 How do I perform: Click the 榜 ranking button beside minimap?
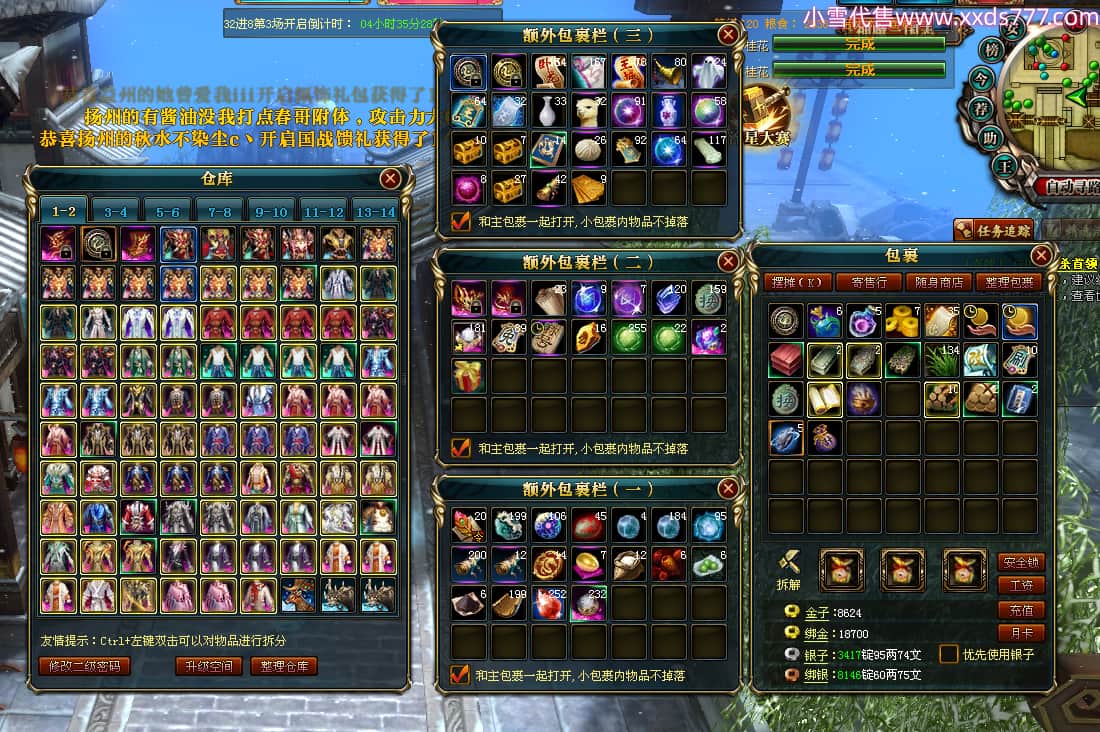992,50
